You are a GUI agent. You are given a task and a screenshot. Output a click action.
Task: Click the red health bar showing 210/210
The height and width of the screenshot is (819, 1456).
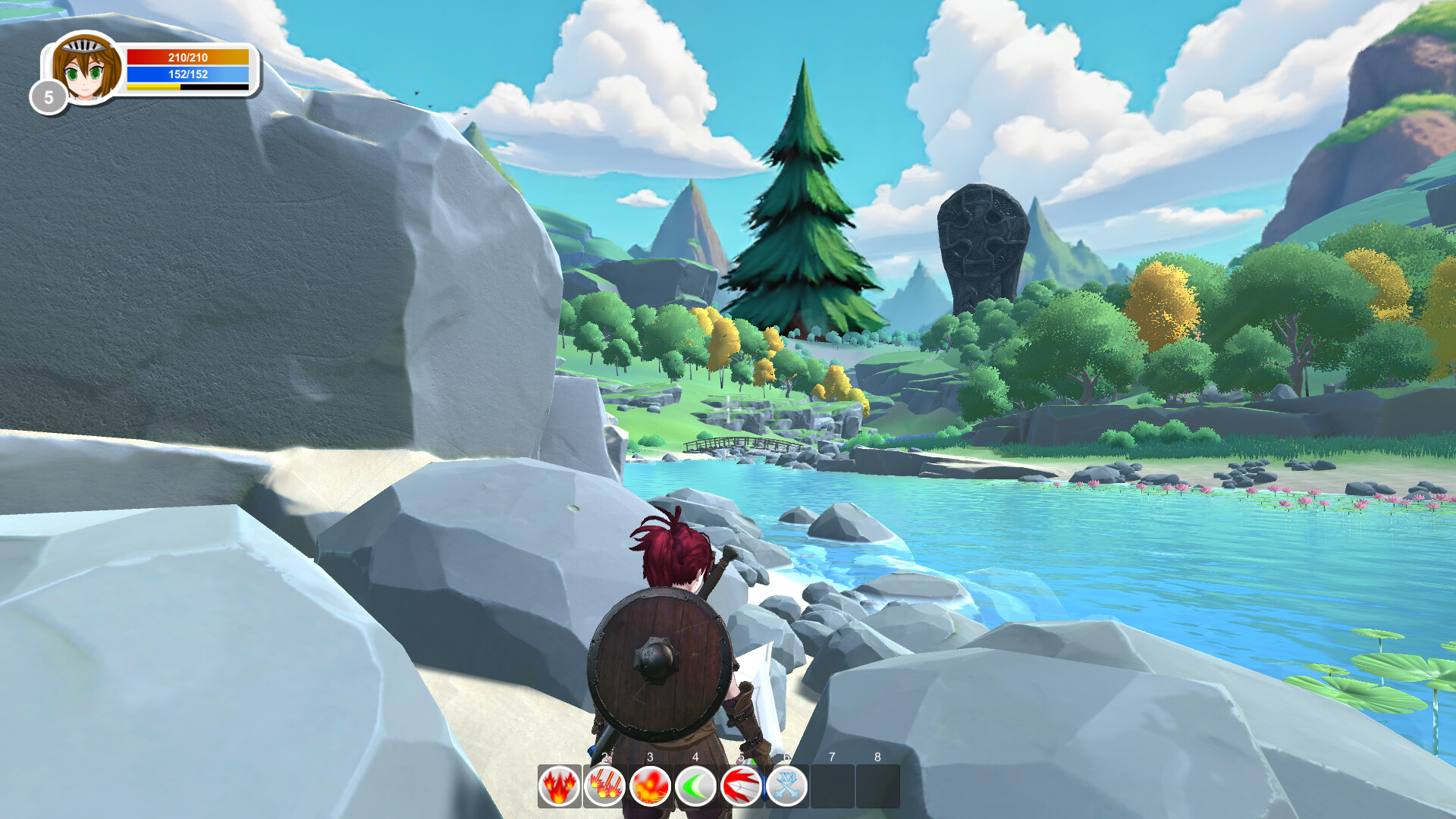pyautogui.click(x=187, y=55)
